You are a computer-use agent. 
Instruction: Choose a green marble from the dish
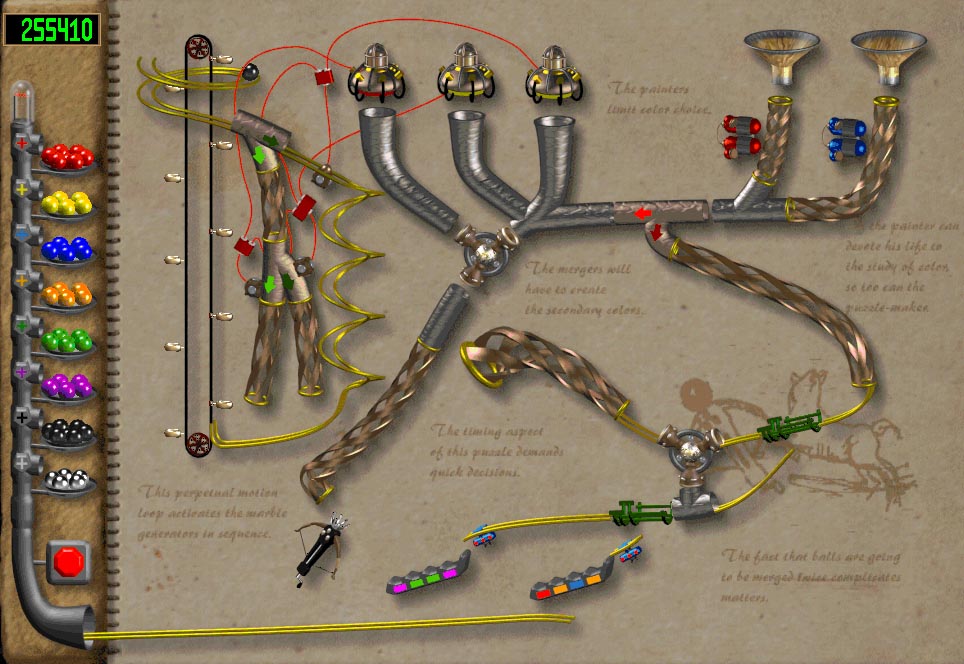tap(68, 341)
